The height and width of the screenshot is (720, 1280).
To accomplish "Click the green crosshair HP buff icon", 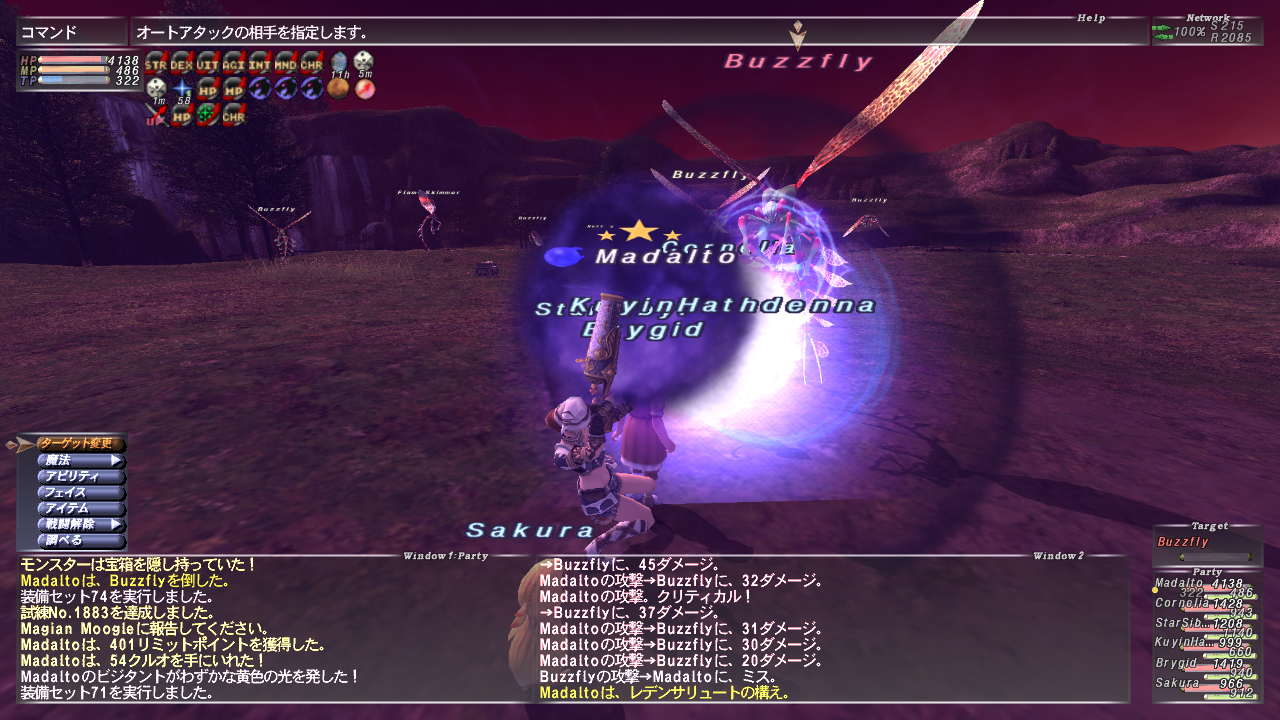I will (x=205, y=114).
